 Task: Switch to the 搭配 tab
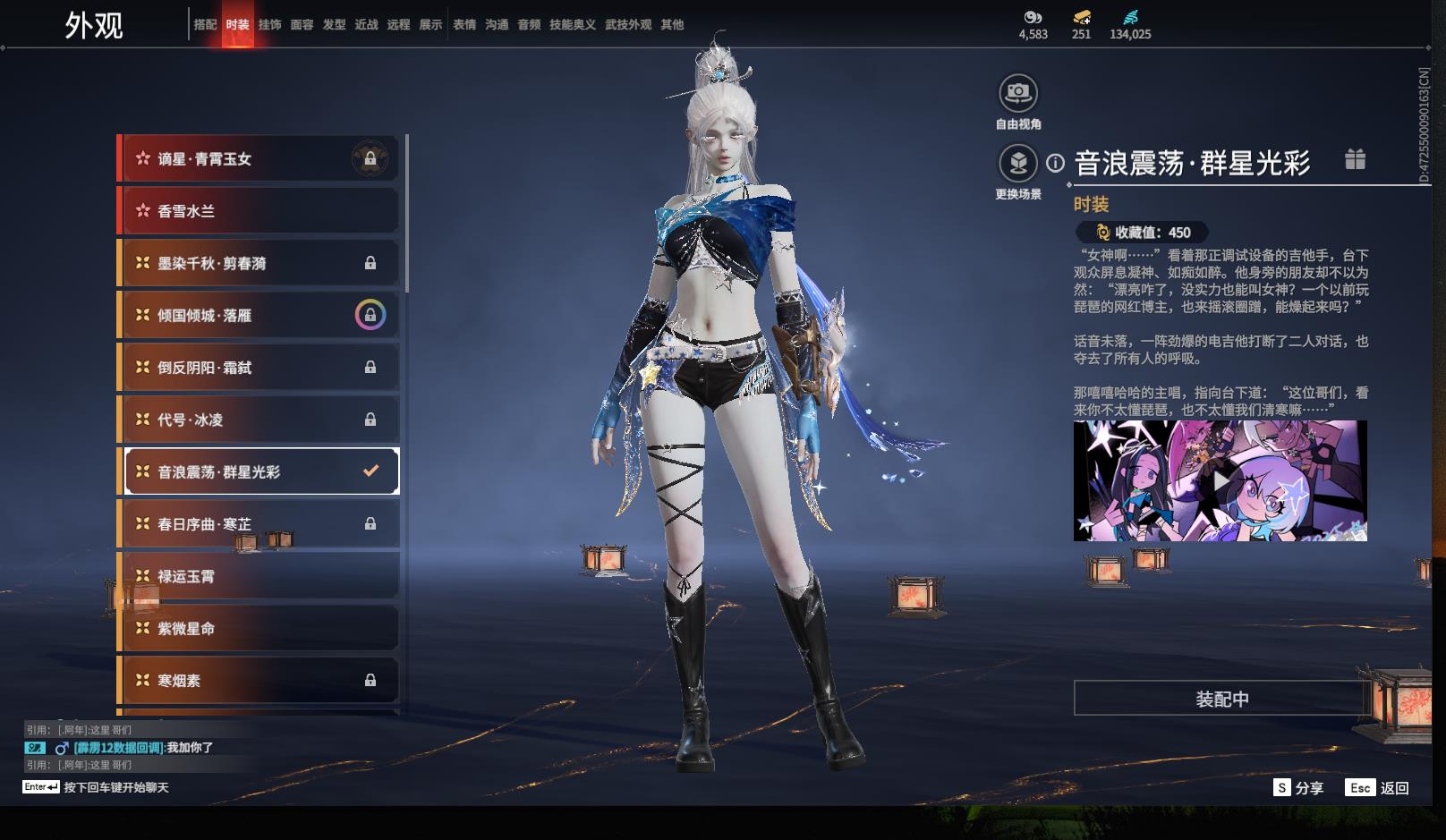pyautogui.click(x=205, y=25)
